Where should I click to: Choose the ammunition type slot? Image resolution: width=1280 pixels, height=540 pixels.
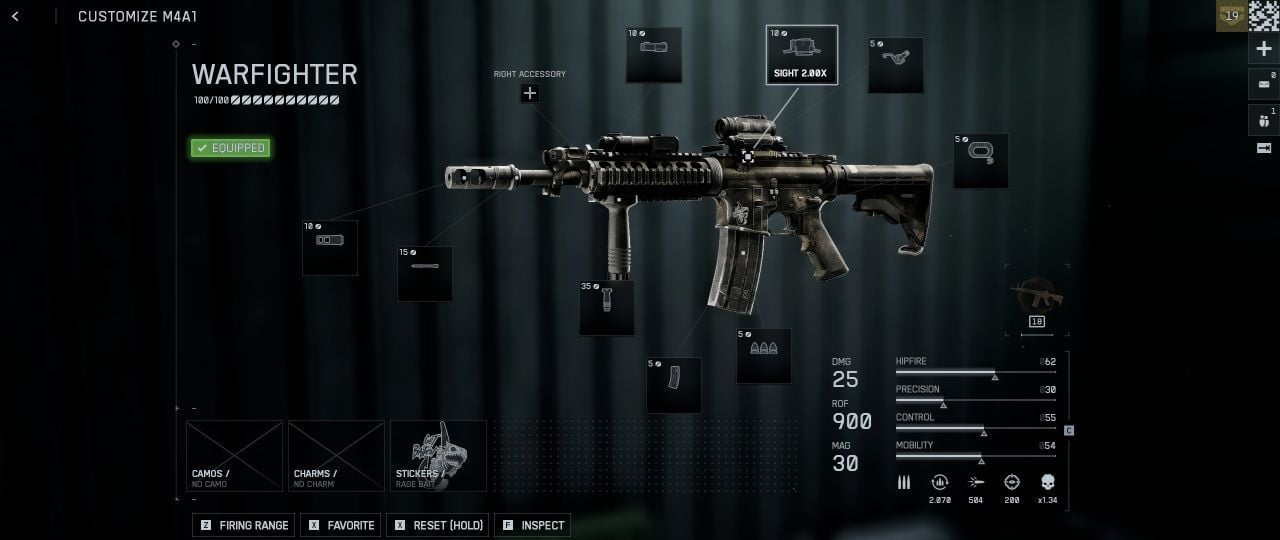[x=764, y=356]
